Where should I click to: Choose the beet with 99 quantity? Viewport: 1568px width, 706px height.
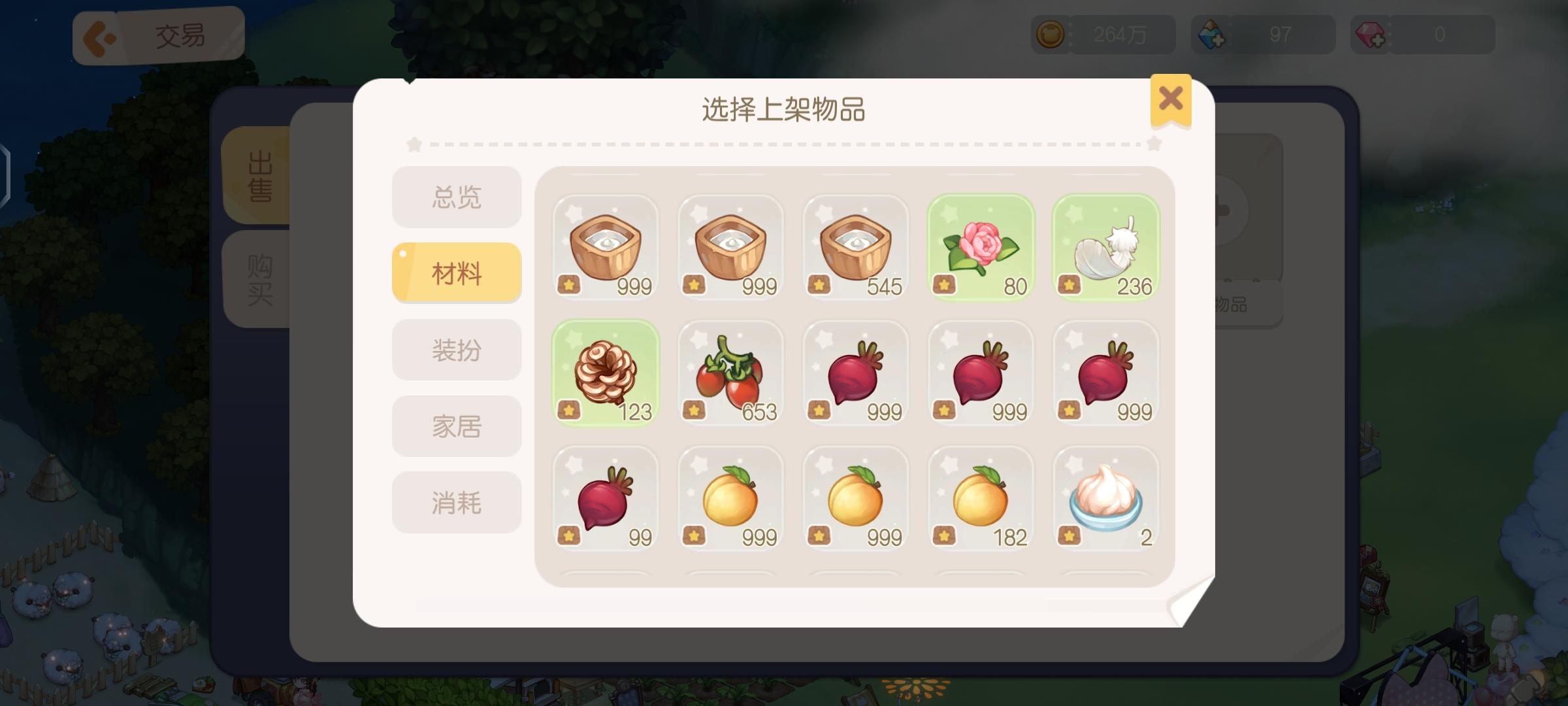click(604, 500)
